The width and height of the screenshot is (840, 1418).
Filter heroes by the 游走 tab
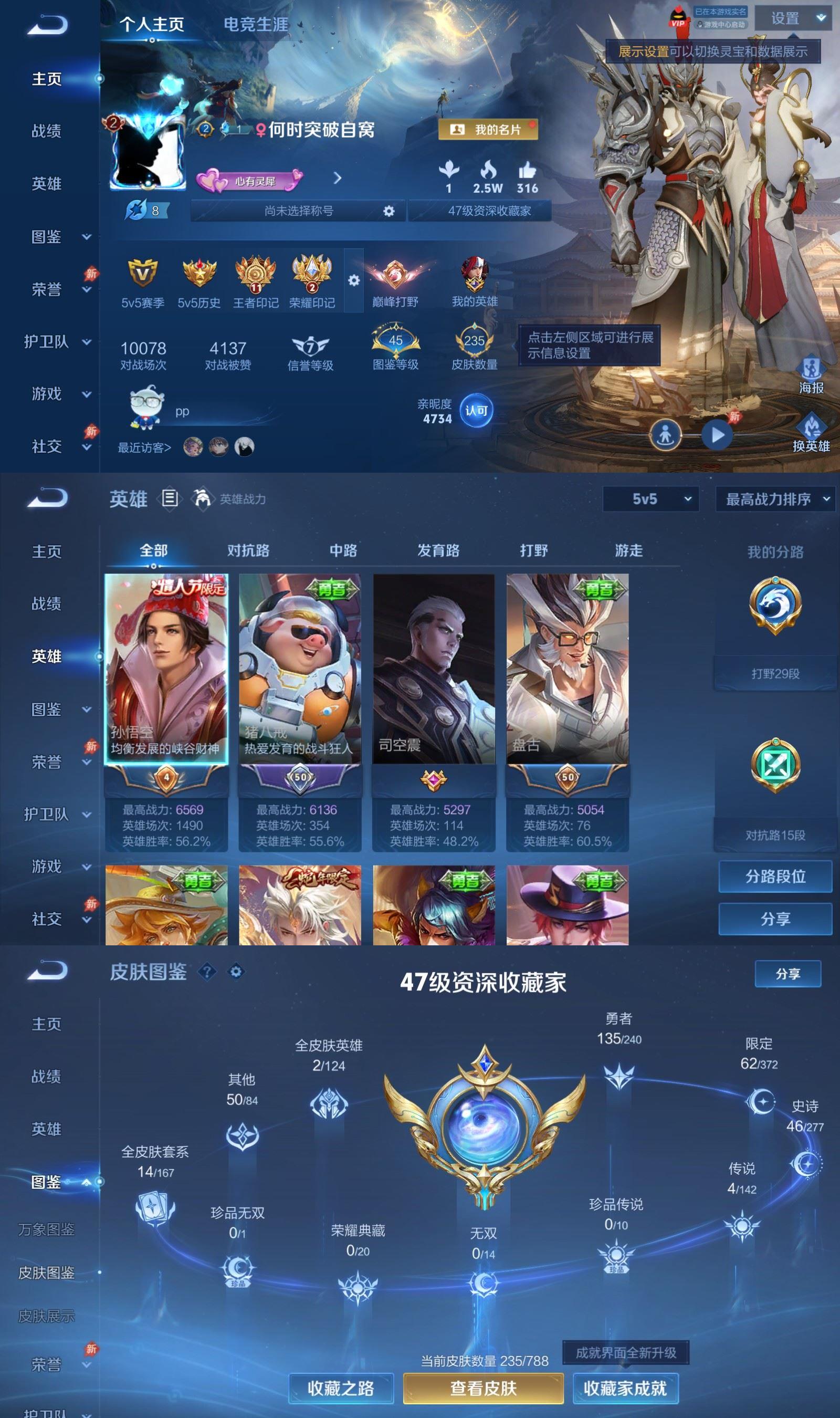pyautogui.click(x=628, y=550)
